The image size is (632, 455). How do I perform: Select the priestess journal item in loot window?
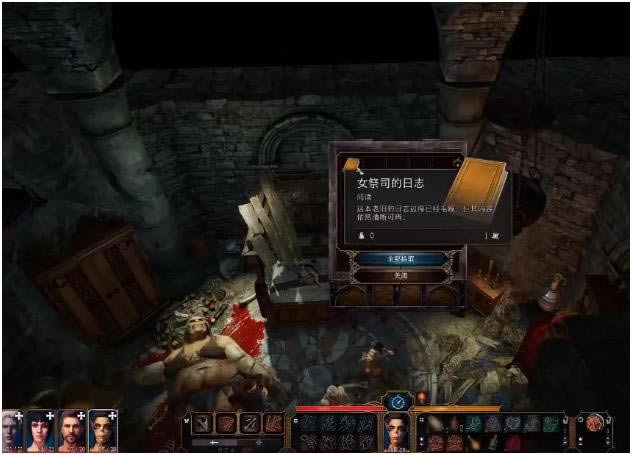point(351,165)
